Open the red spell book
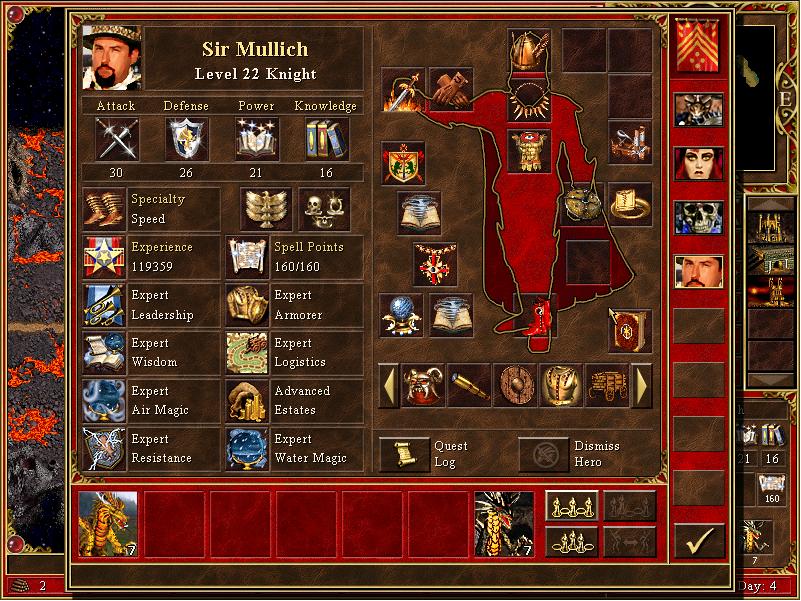The image size is (801, 601). point(630,330)
